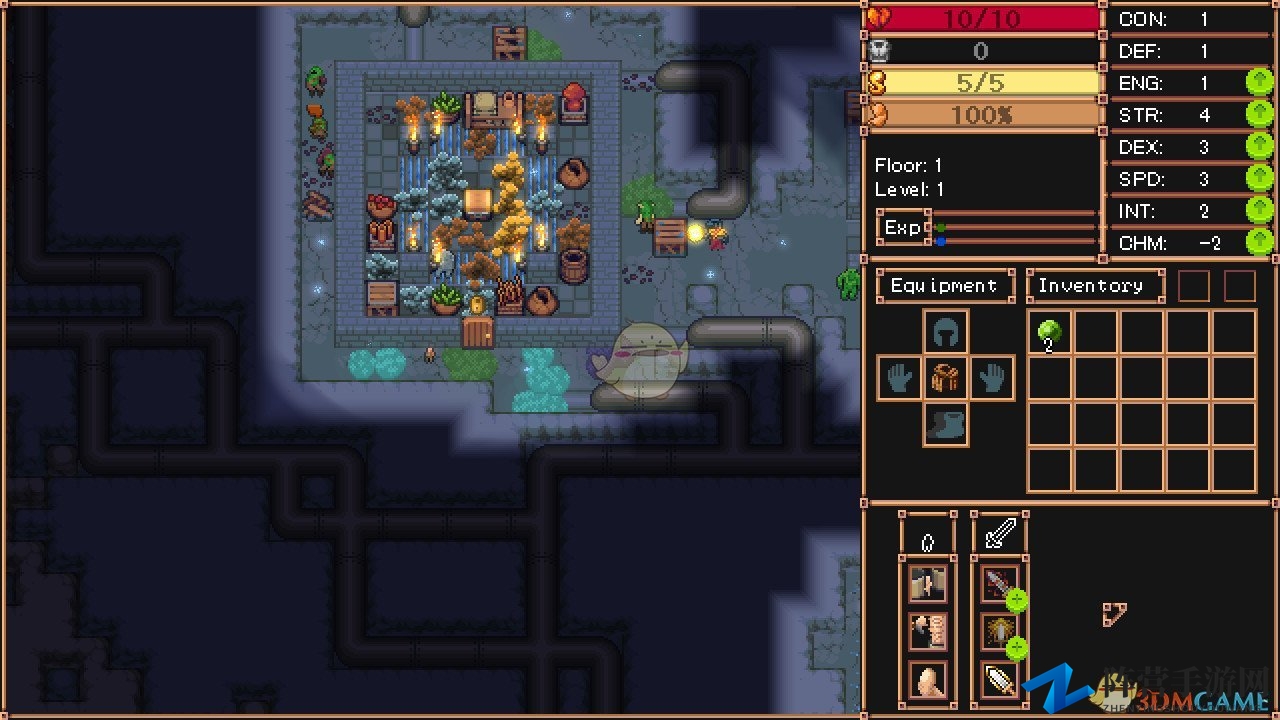Click the Exp label box

[903, 228]
